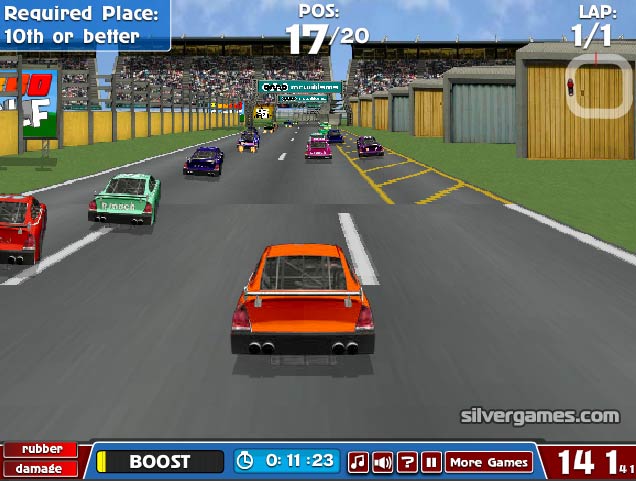636x481 pixels.
Task: Click the BOOST bar
Action: coord(160,461)
